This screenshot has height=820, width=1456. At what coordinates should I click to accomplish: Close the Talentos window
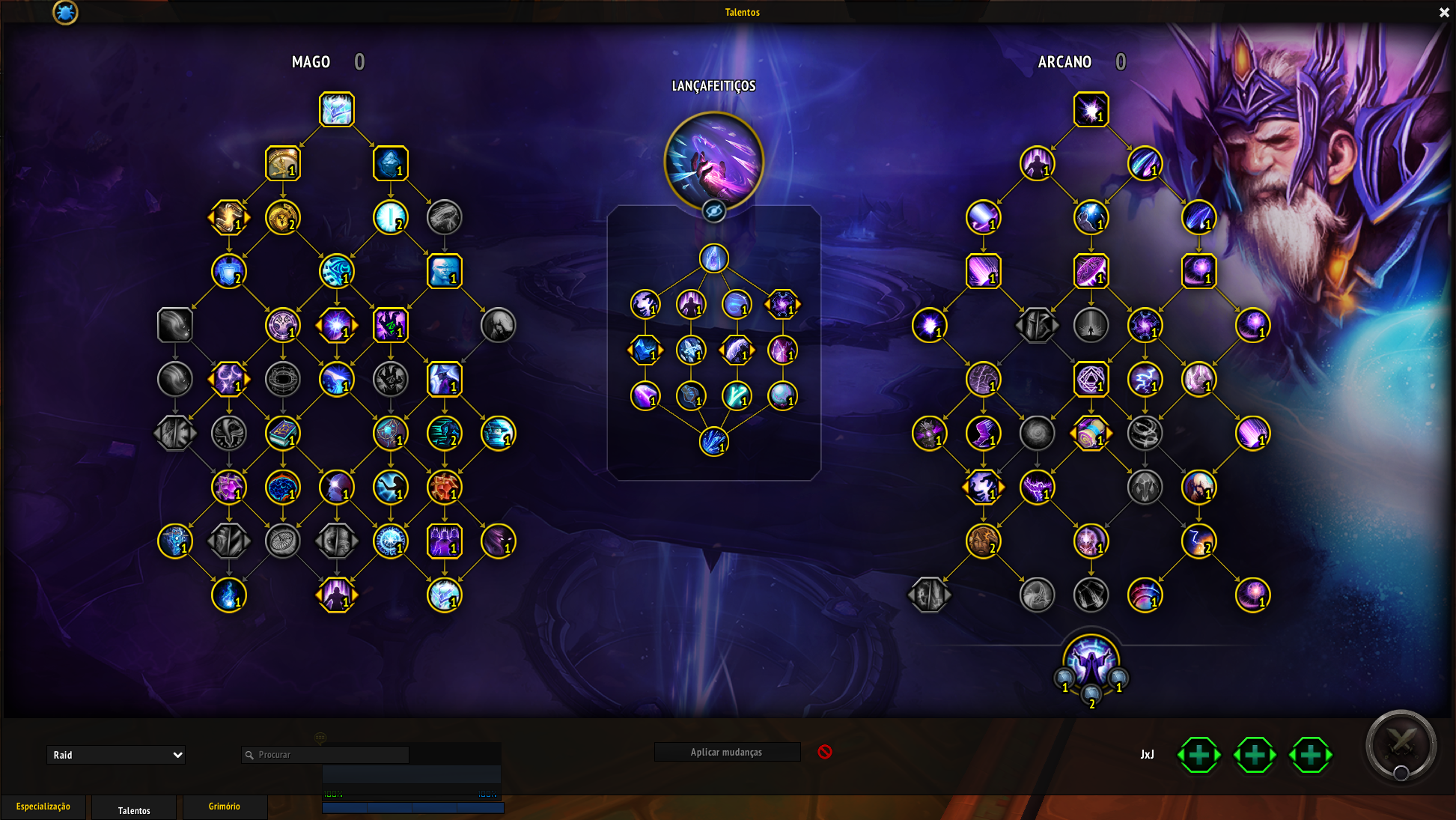point(1444,12)
